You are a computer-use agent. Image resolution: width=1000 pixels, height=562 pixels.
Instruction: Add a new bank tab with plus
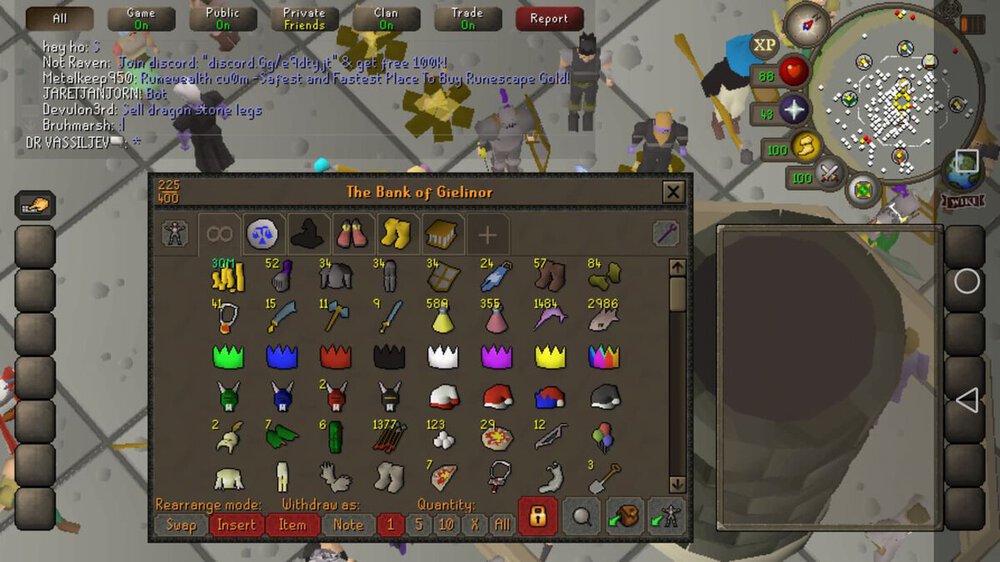[487, 235]
